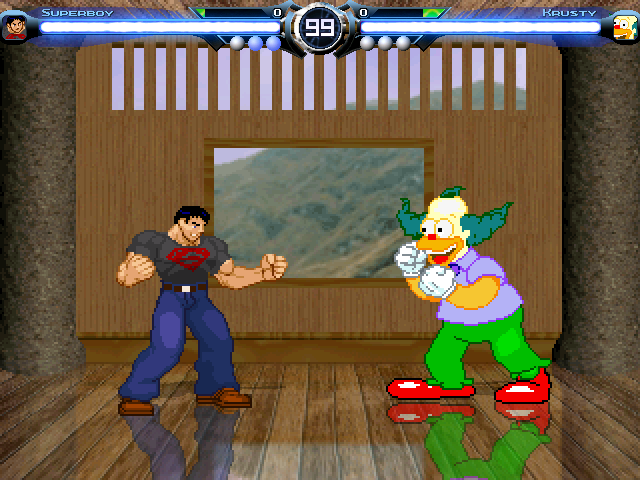The height and width of the screenshot is (480, 640).
Task: Click Superboy's character portrait
Action: tap(15, 27)
